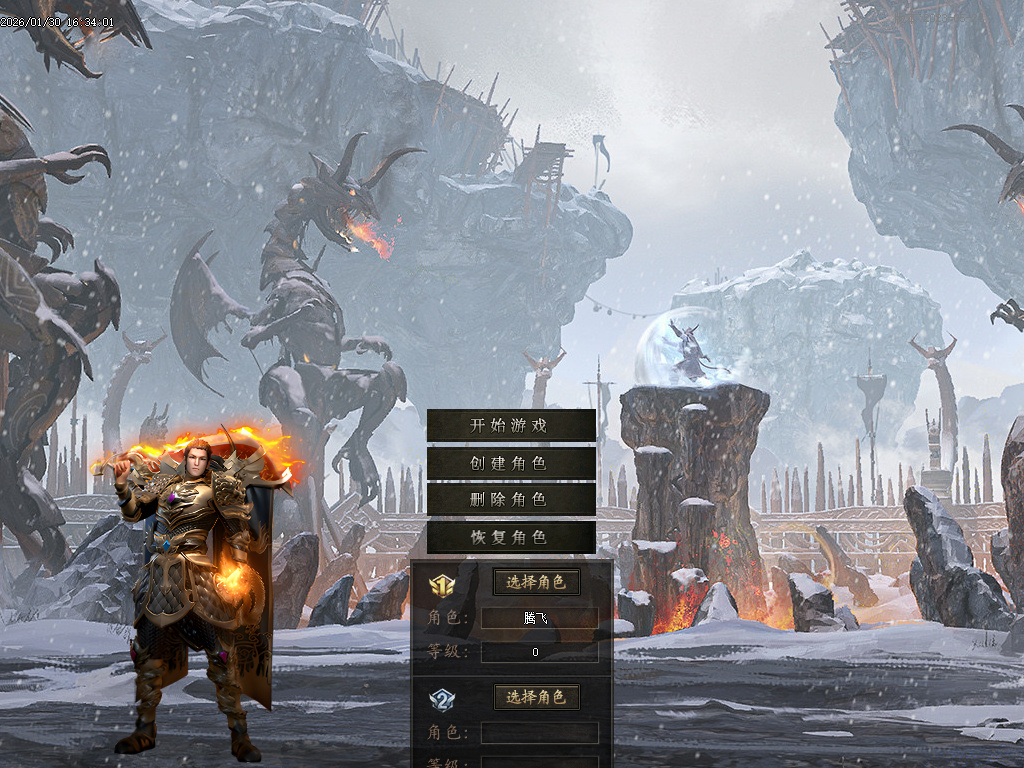Click 选择角色 button for slot 1
This screenshot has width=1024, height=768.
[x=536, y=582]
